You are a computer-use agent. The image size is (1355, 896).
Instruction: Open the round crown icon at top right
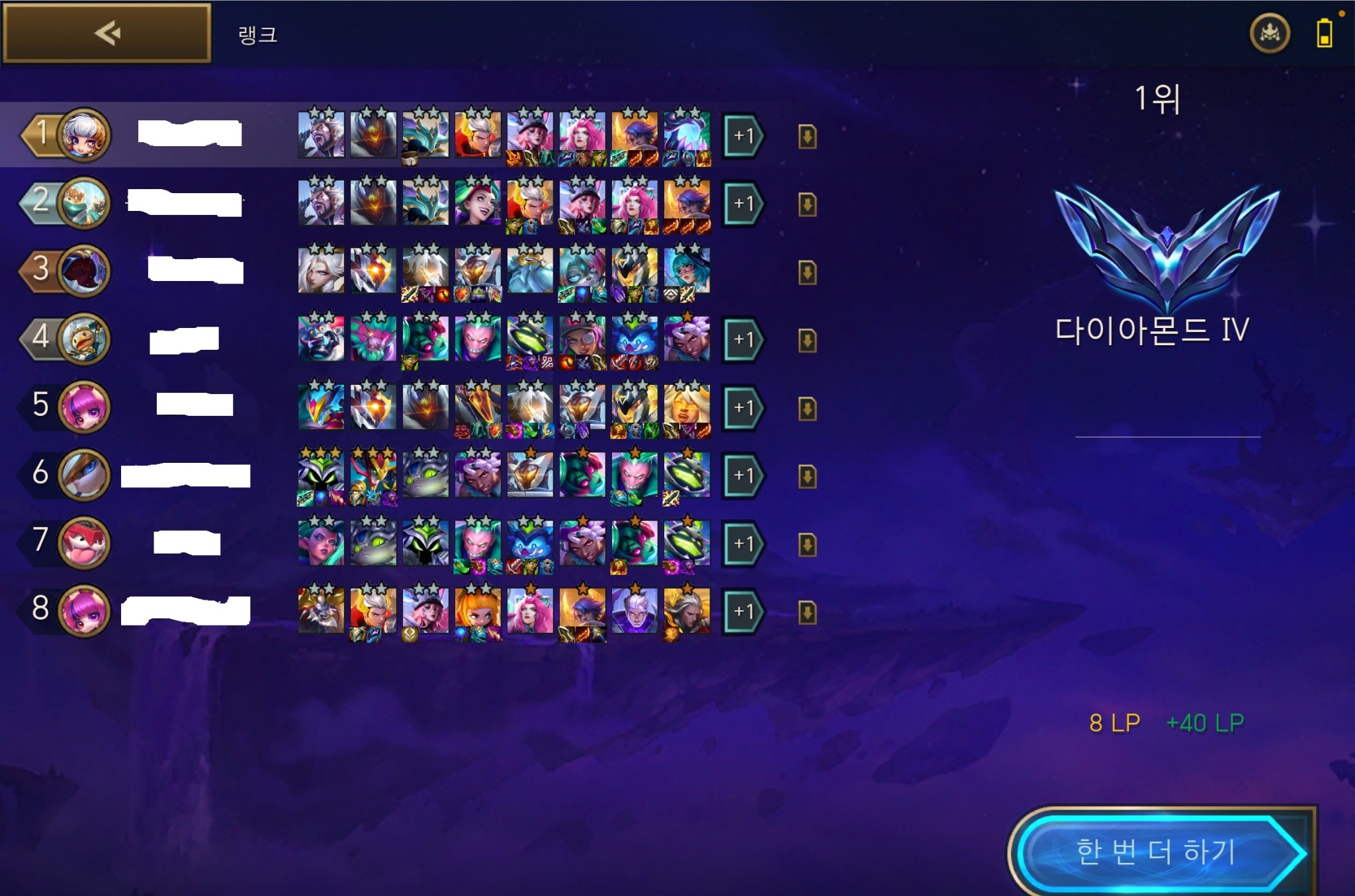(x=1269, y=33)
